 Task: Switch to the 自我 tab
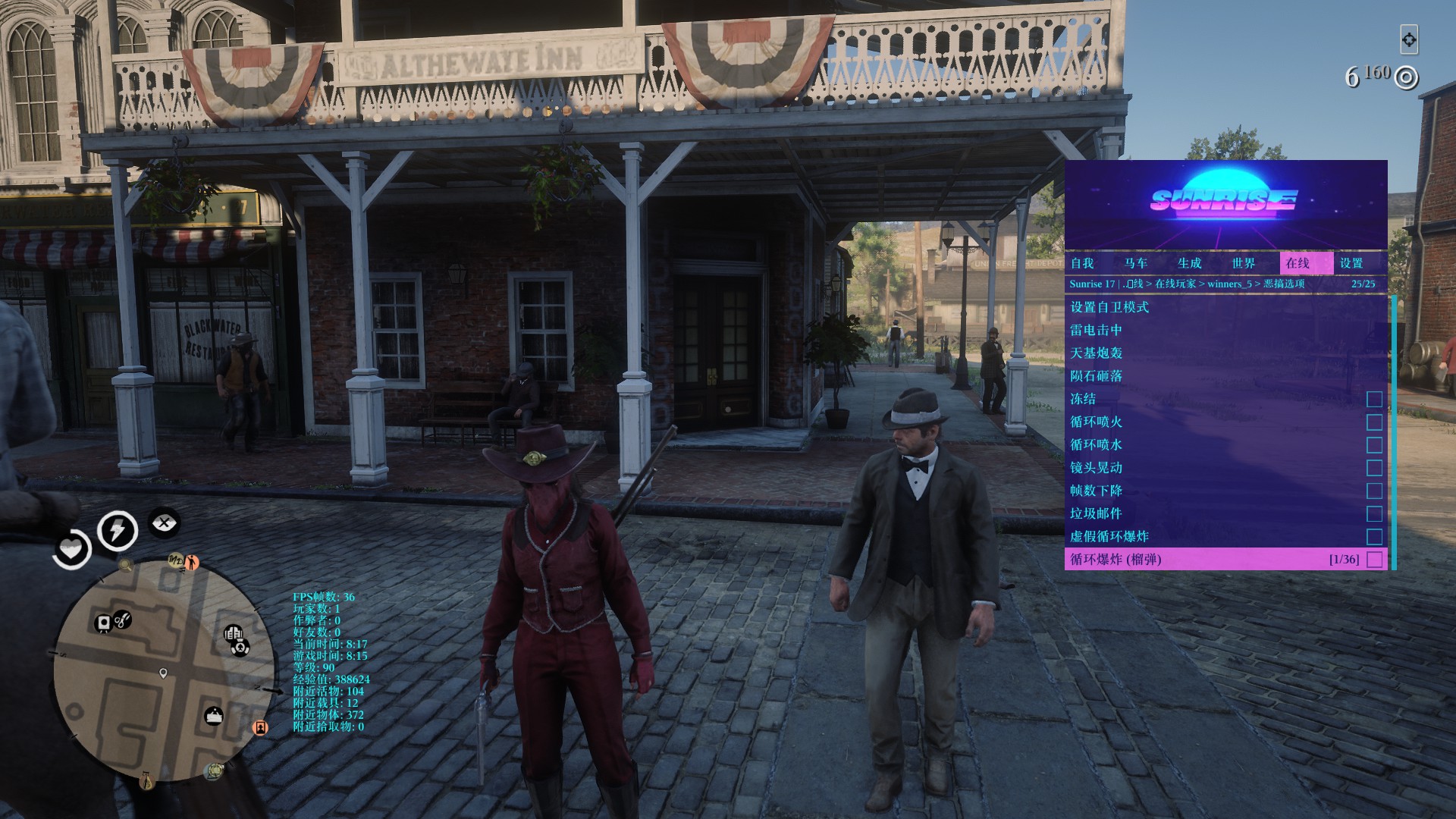tap(1082, 263)
